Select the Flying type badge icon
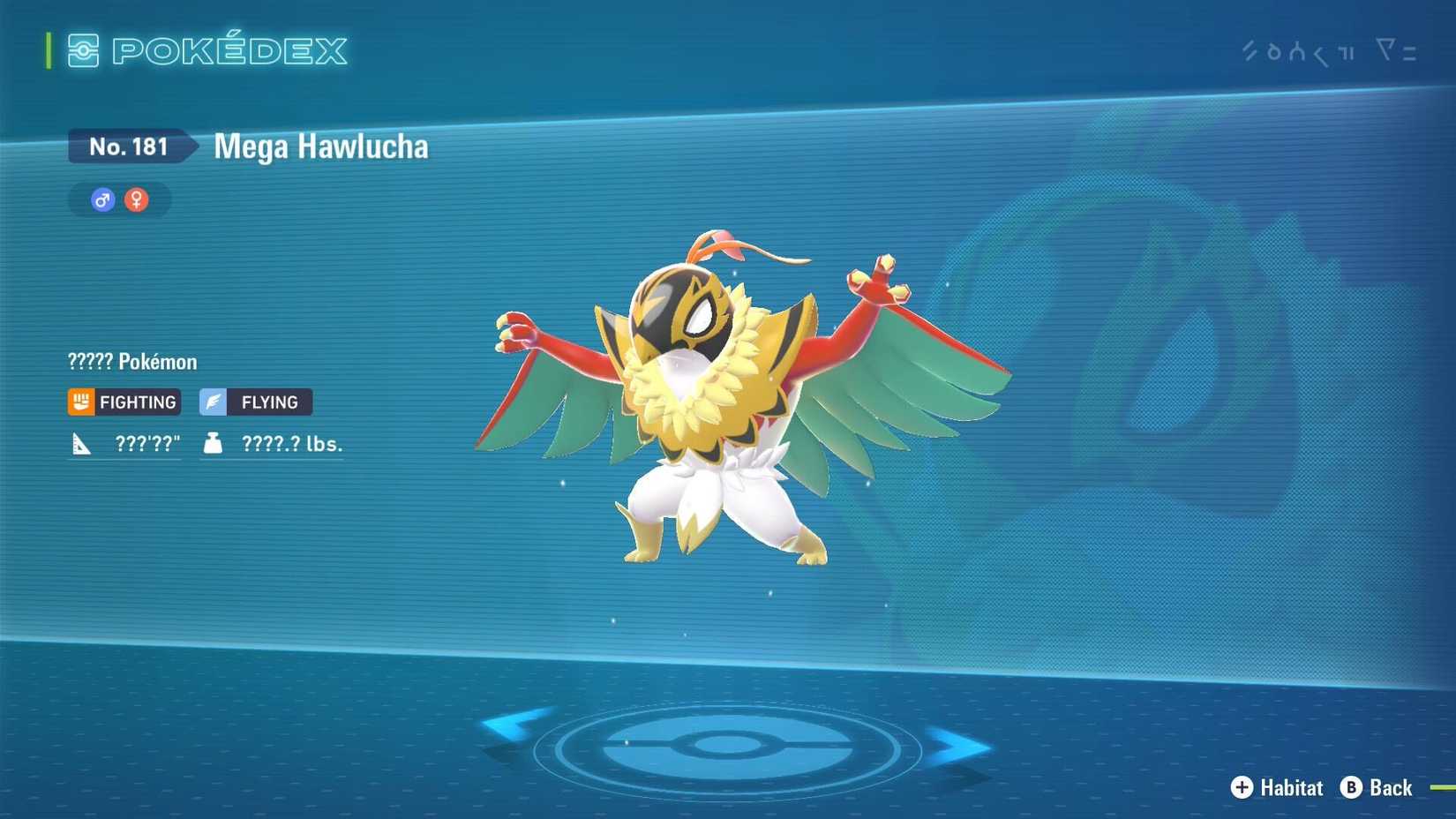The width and height of the screenshot is (1456, 819). tap(212, 402)
